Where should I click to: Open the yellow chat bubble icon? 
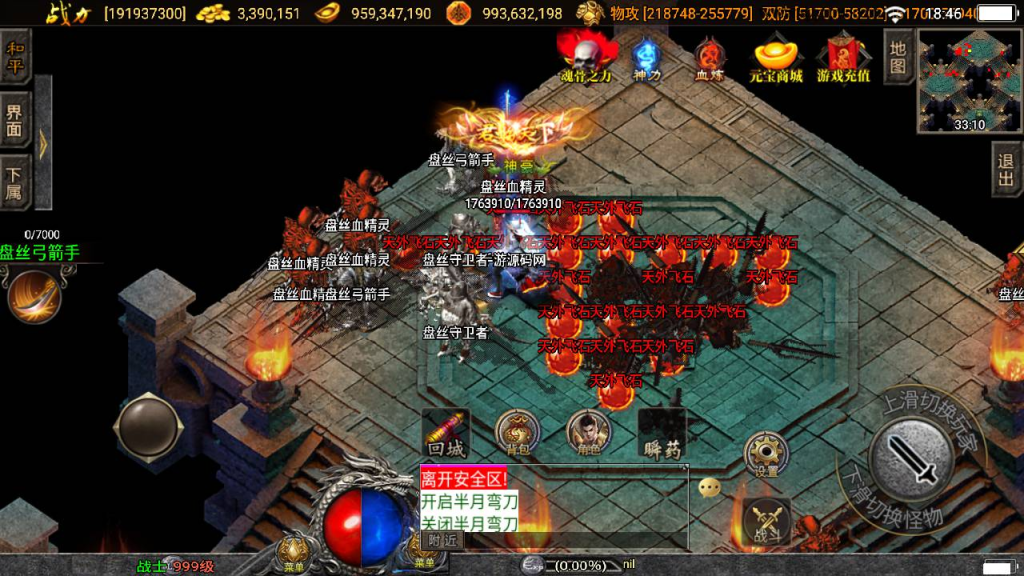709,488
